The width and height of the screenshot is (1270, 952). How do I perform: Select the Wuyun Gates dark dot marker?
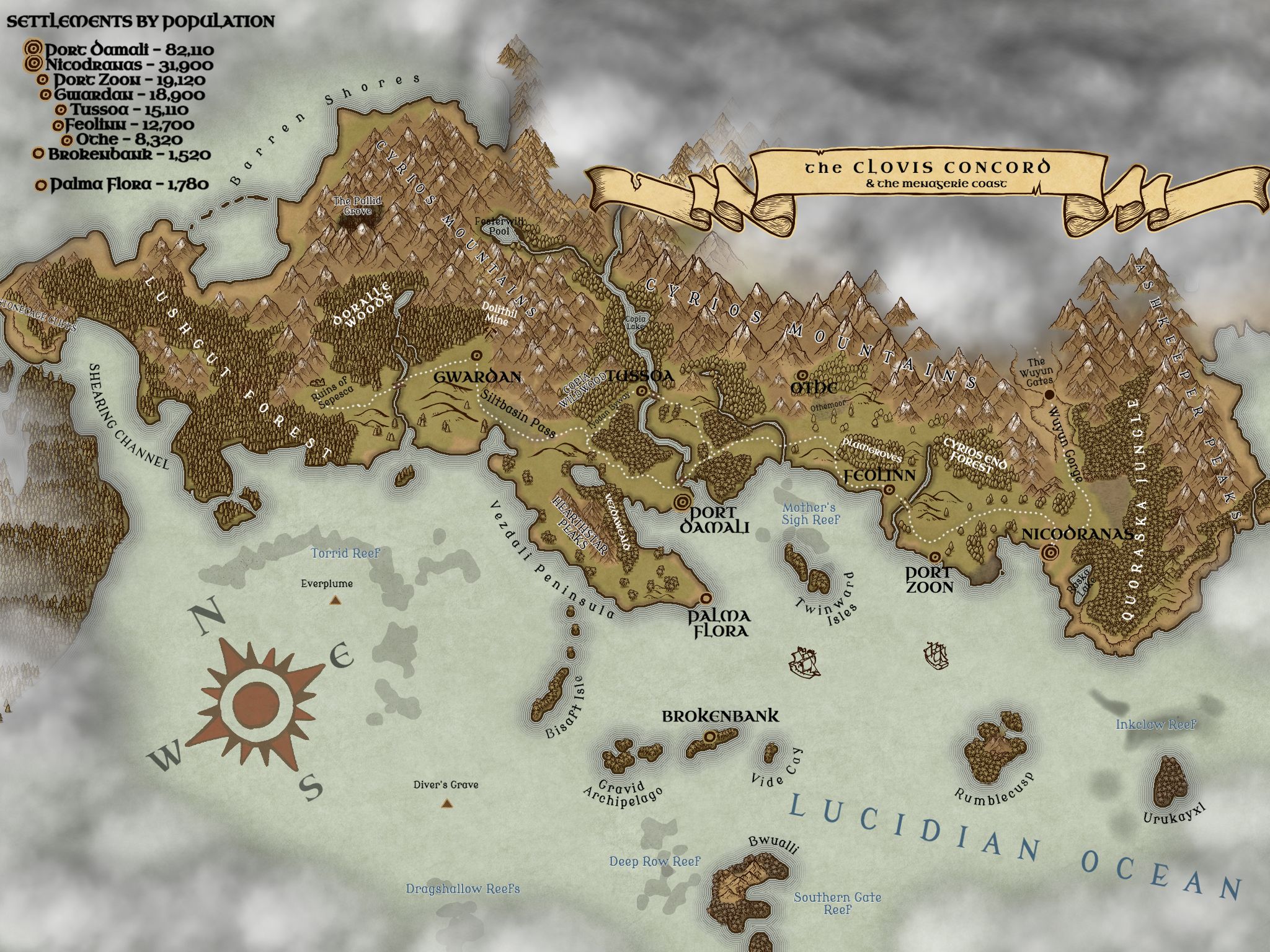coord(1049,394)
